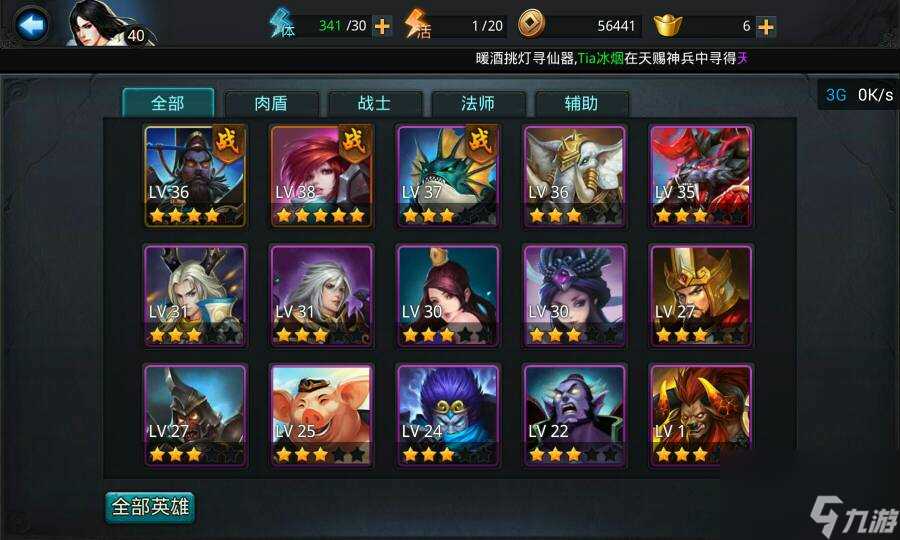
Task: Add more stamina with the plus button
Action: point(382,27)
